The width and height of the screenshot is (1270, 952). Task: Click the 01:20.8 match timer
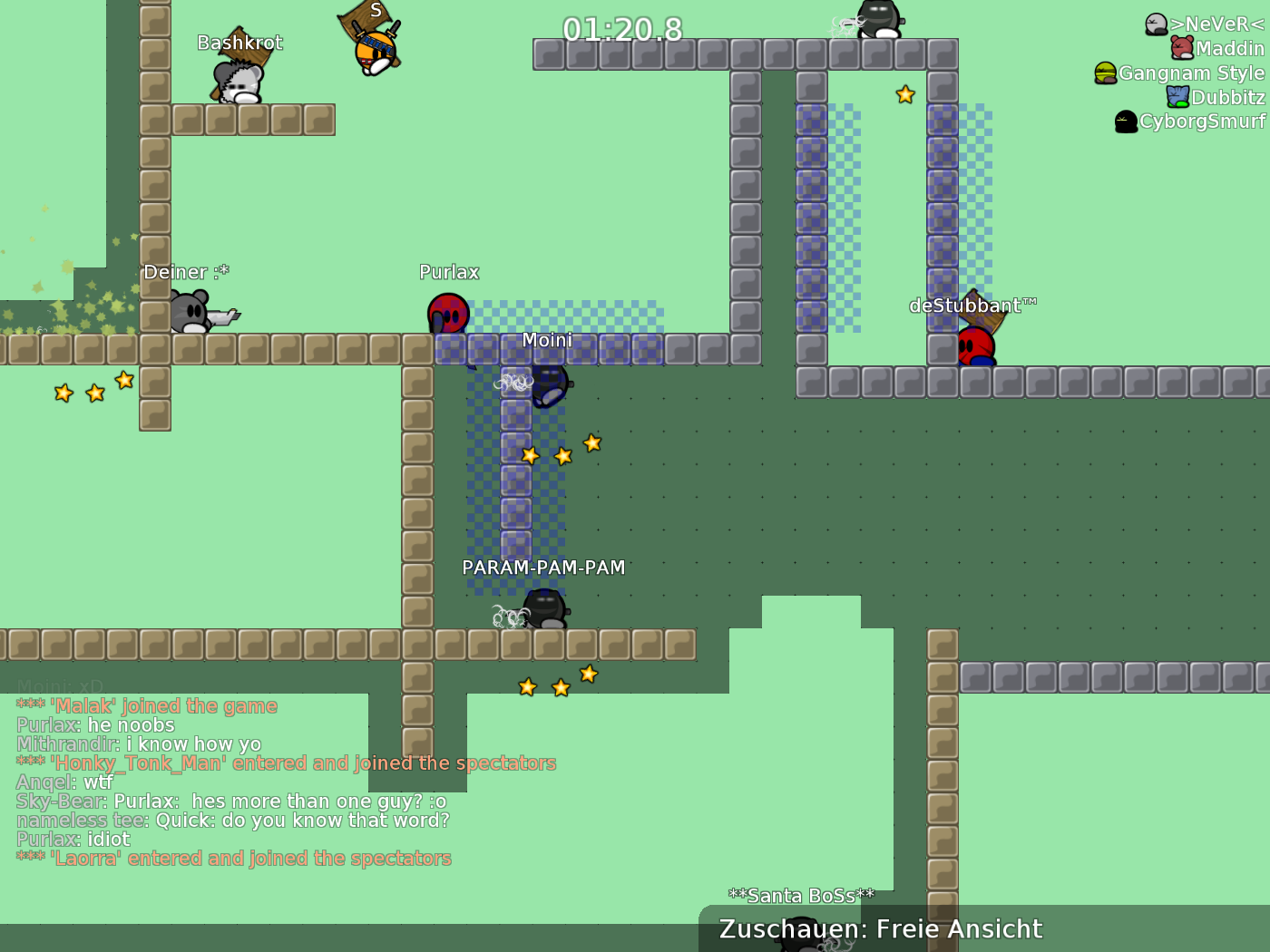click(621, 30)
